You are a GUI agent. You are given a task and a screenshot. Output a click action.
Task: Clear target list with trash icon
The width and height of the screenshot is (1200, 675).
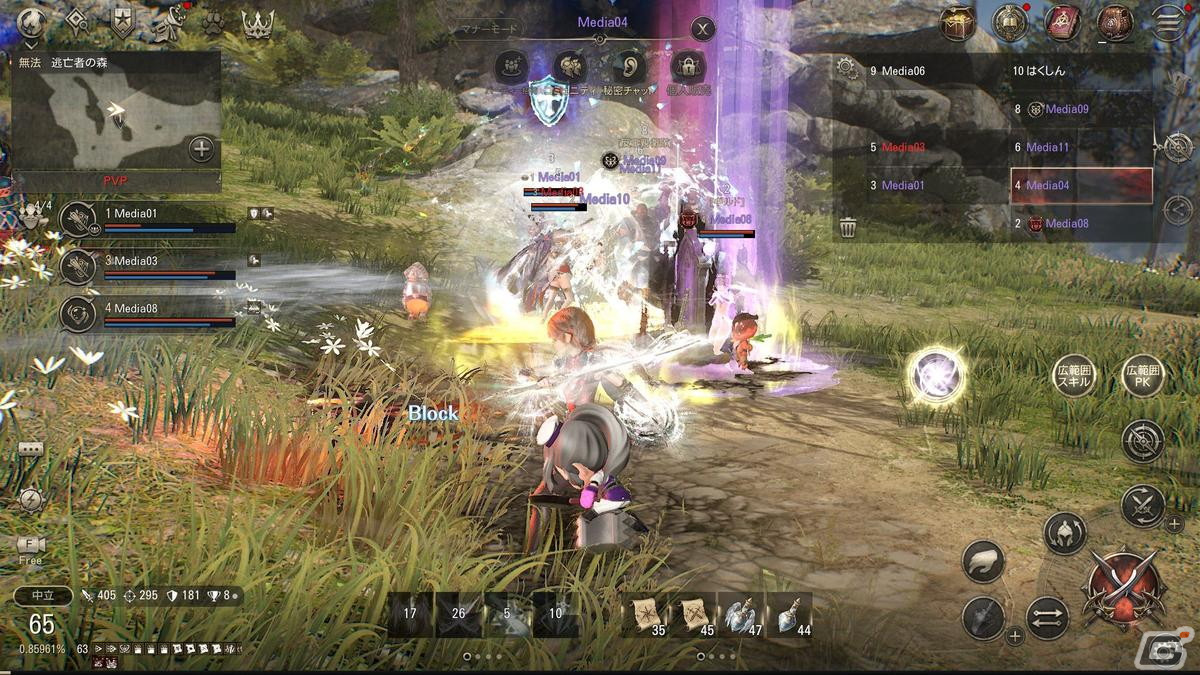(x=848, y=228)
